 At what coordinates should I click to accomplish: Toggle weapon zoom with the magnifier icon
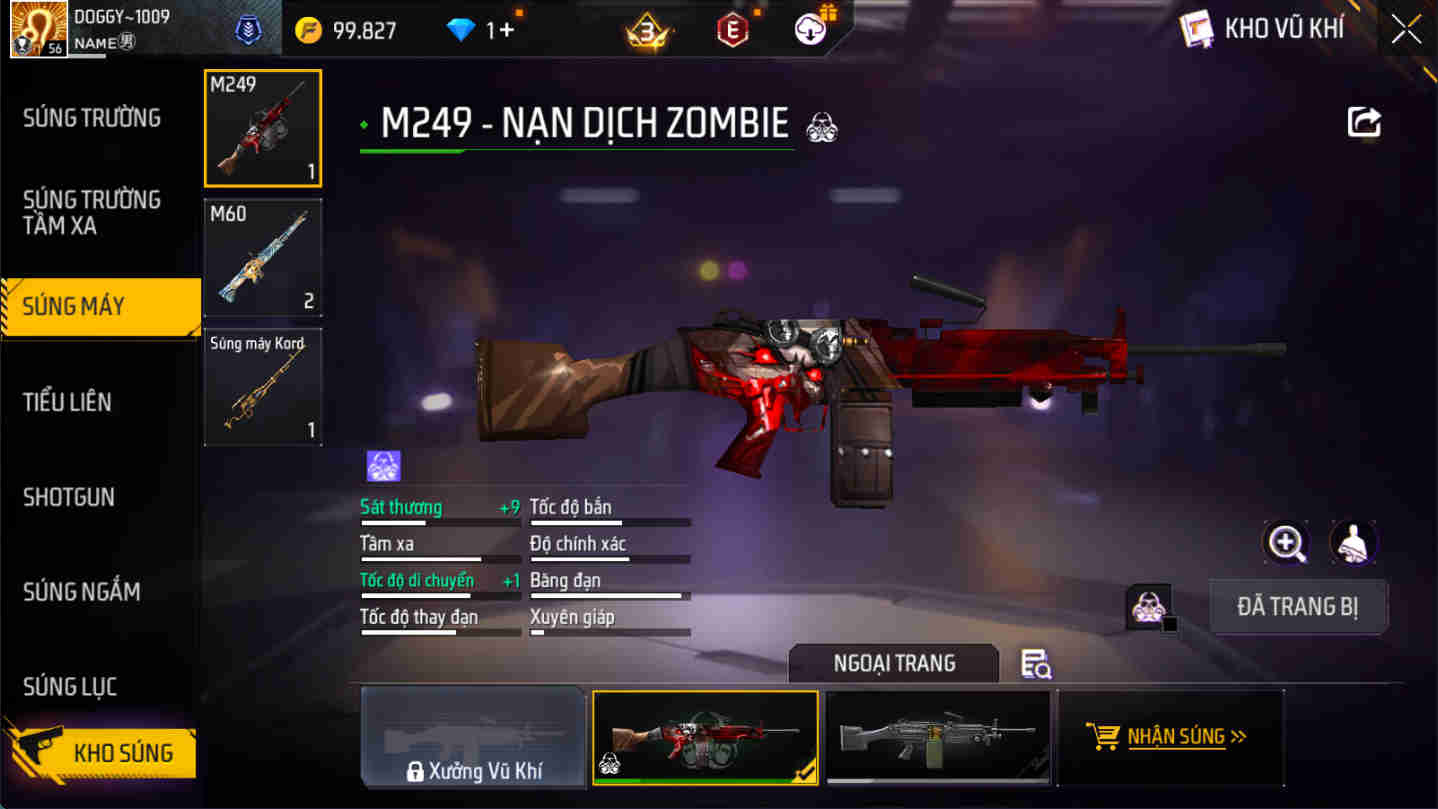tap(1286, 543)
